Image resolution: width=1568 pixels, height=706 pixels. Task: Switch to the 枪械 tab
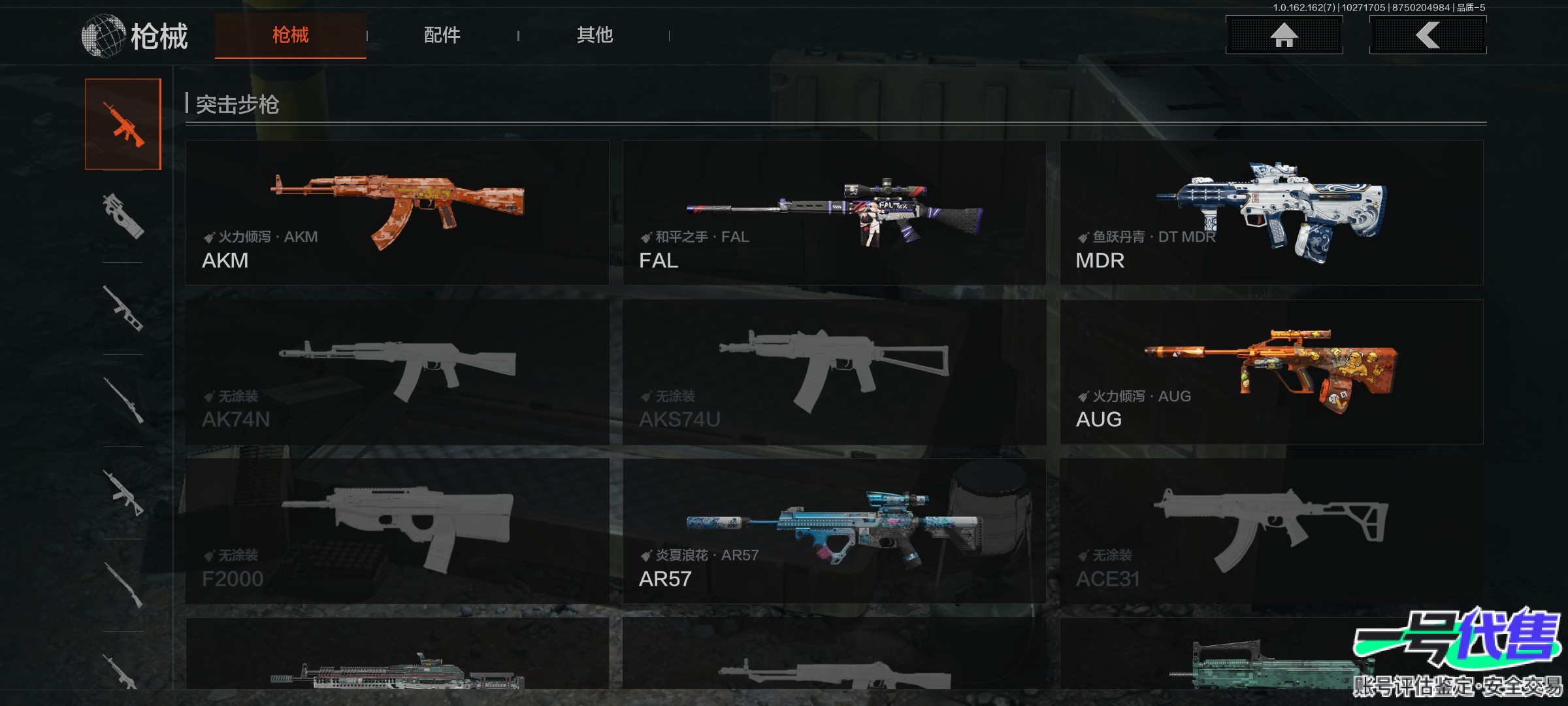[290, 35]
